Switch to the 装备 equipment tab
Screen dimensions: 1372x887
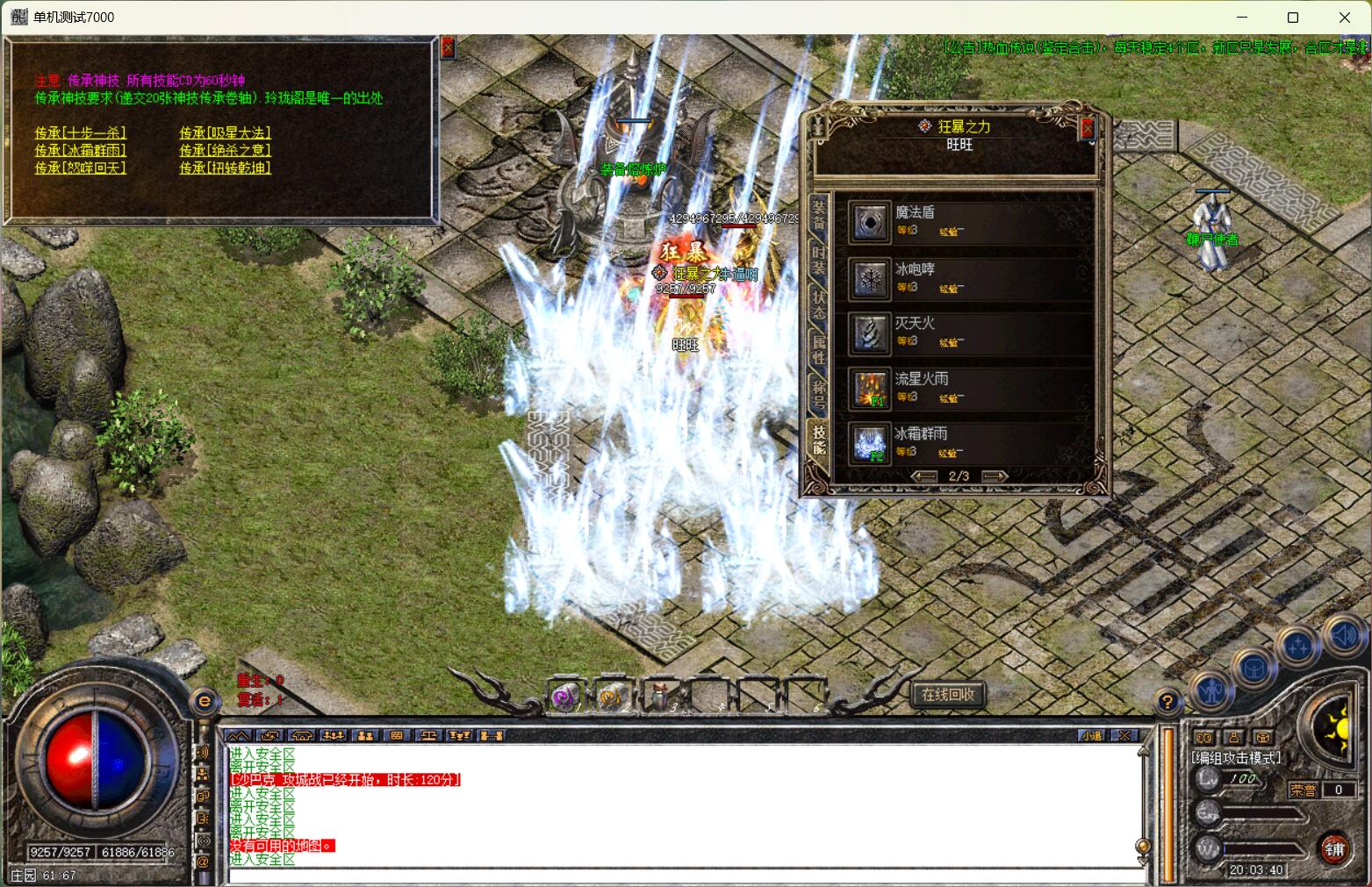(819, 213)
